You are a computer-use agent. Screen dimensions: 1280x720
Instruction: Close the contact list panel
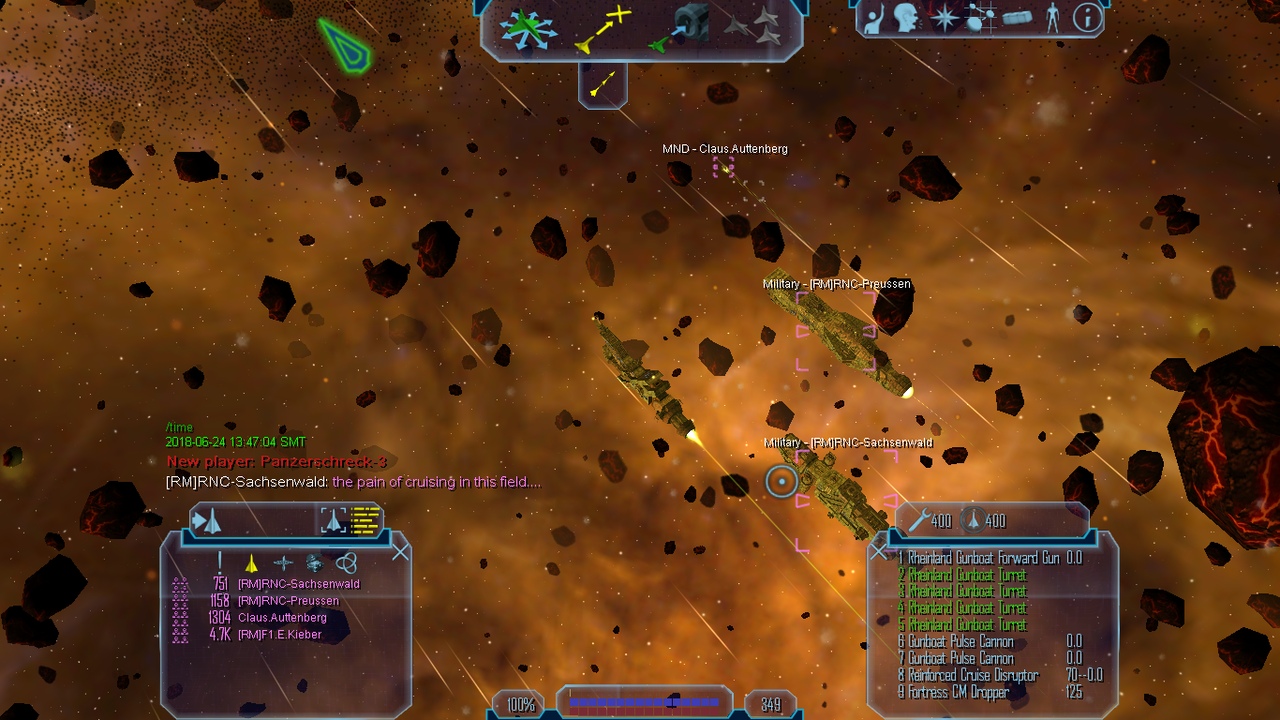click(x=401, y=552)
